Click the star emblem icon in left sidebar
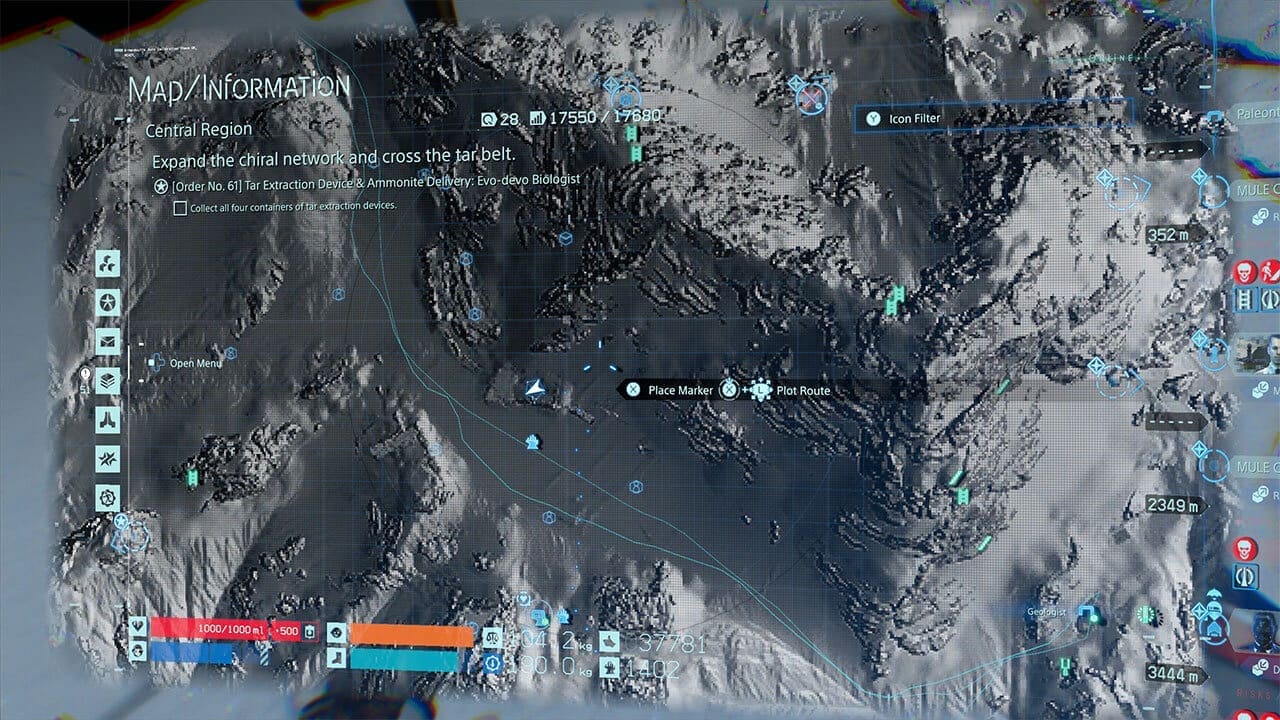Image resolution: width=1280 pixels, height=720 pixels. pos(107,302)
